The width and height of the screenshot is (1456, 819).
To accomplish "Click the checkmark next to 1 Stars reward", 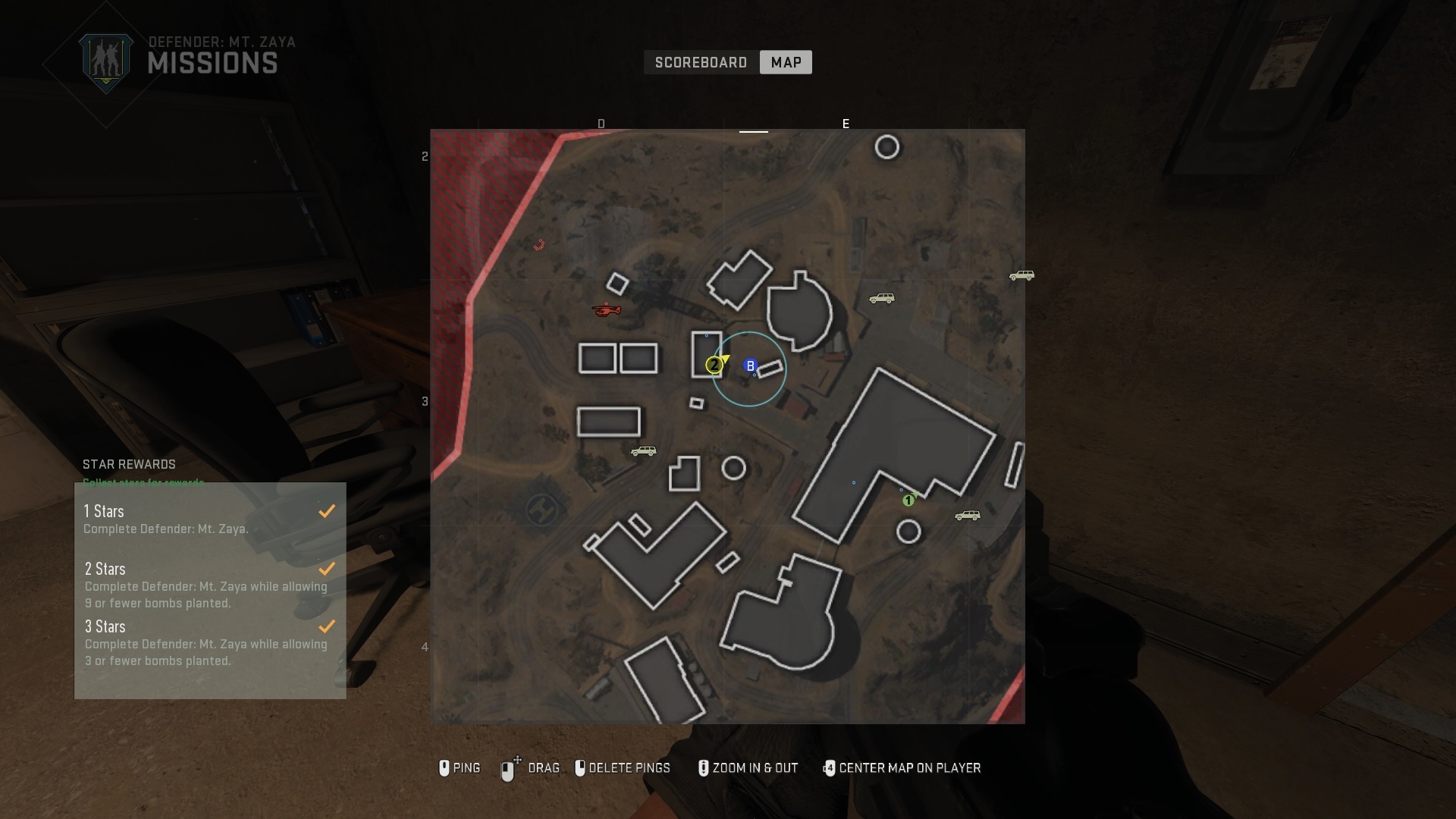I will pos(327,511).
